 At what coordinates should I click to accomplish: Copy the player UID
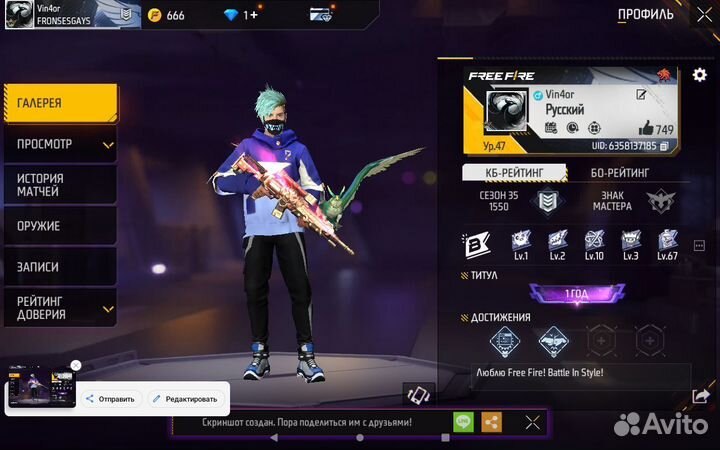click(664, 146)
